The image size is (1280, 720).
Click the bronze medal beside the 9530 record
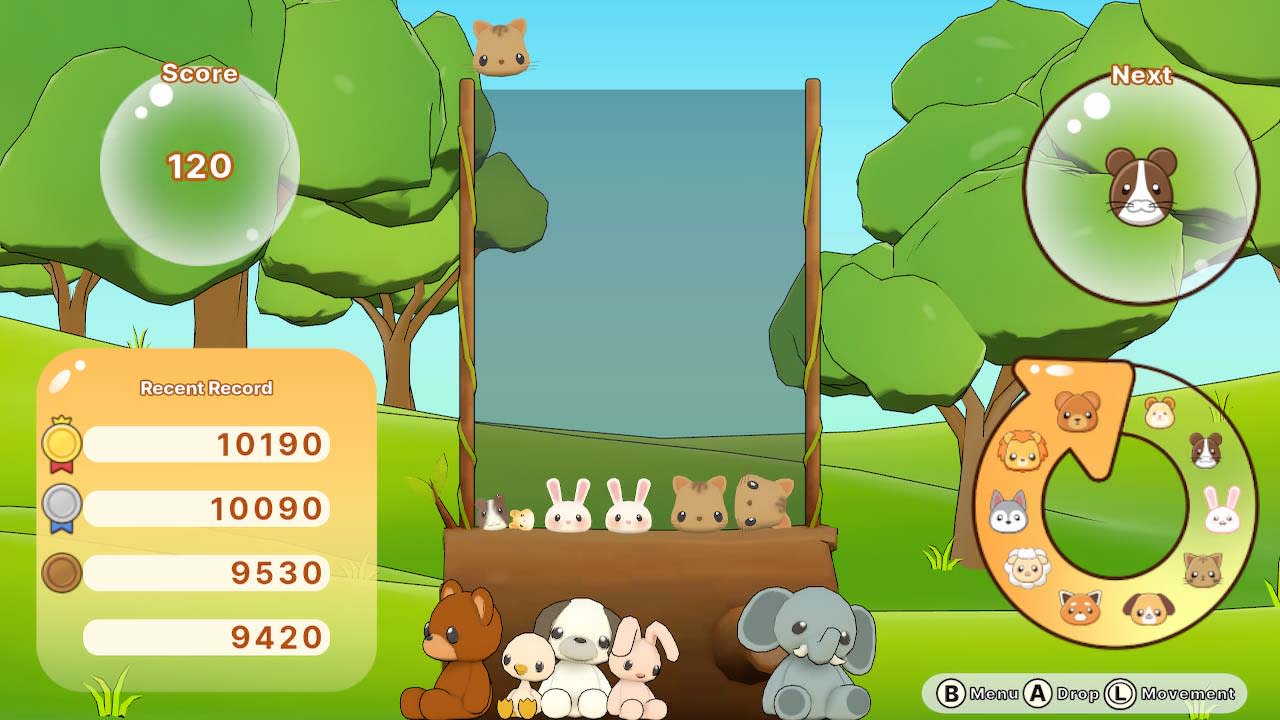(62, 572)
